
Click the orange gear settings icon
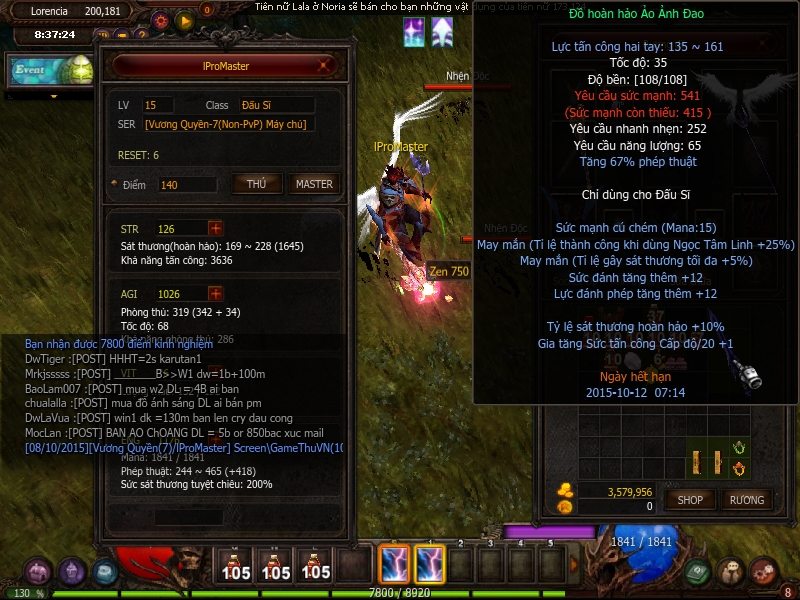160,20
